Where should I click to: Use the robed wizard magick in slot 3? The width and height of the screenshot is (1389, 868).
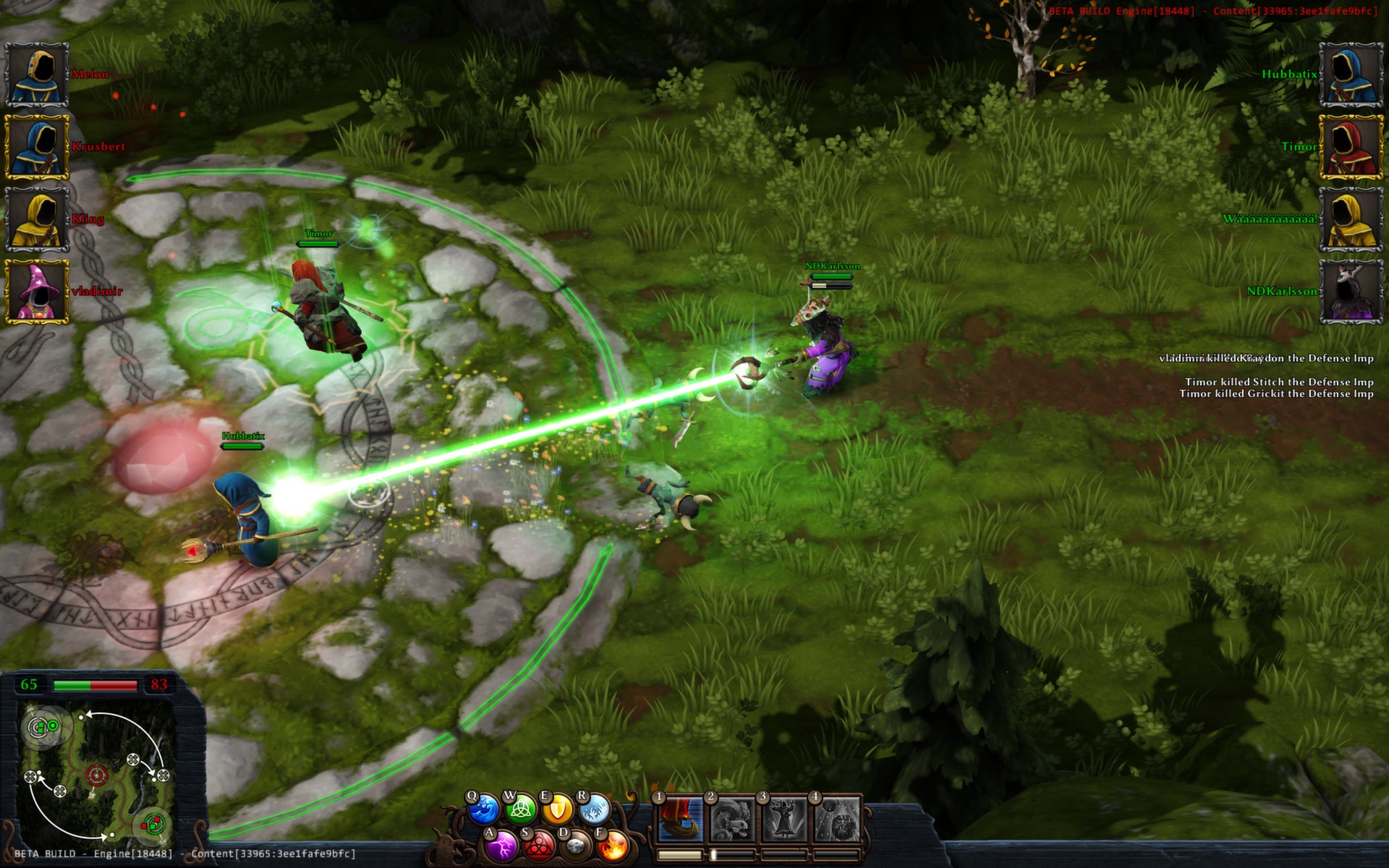tap(785, 820)
